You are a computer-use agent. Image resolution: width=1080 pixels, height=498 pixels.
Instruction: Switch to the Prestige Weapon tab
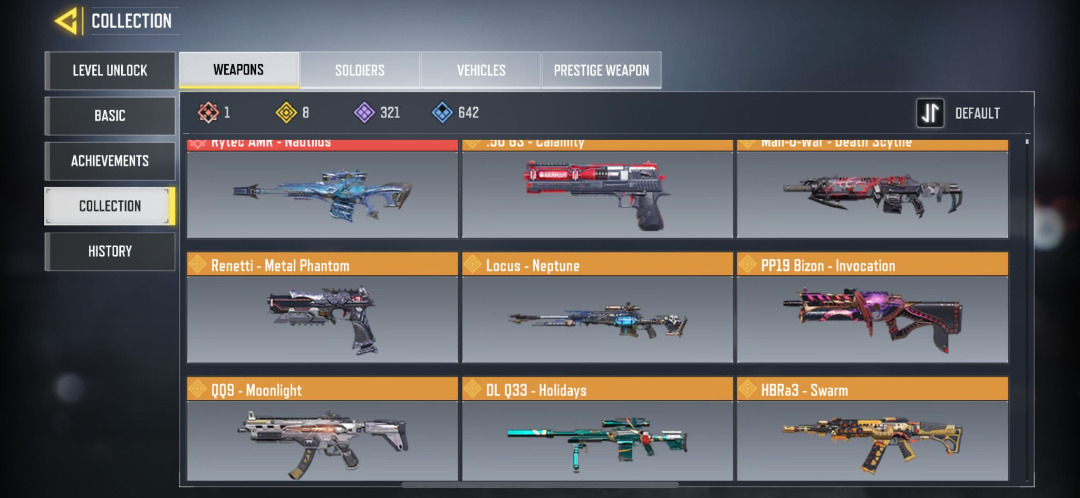[601, 70]
